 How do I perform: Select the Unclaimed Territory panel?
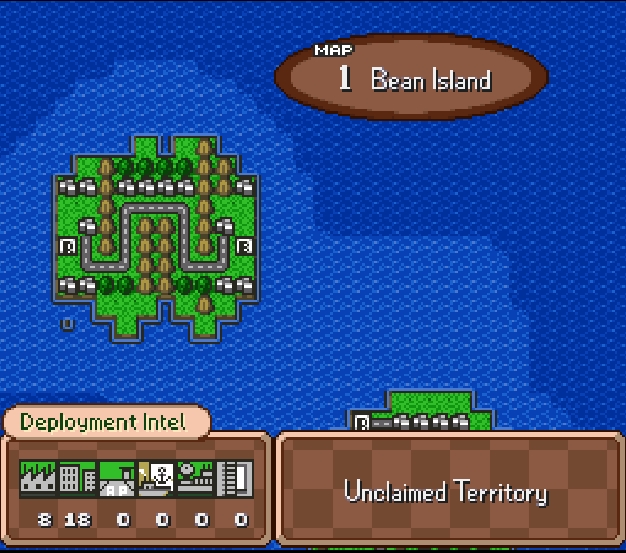click(x=446, y=491)
